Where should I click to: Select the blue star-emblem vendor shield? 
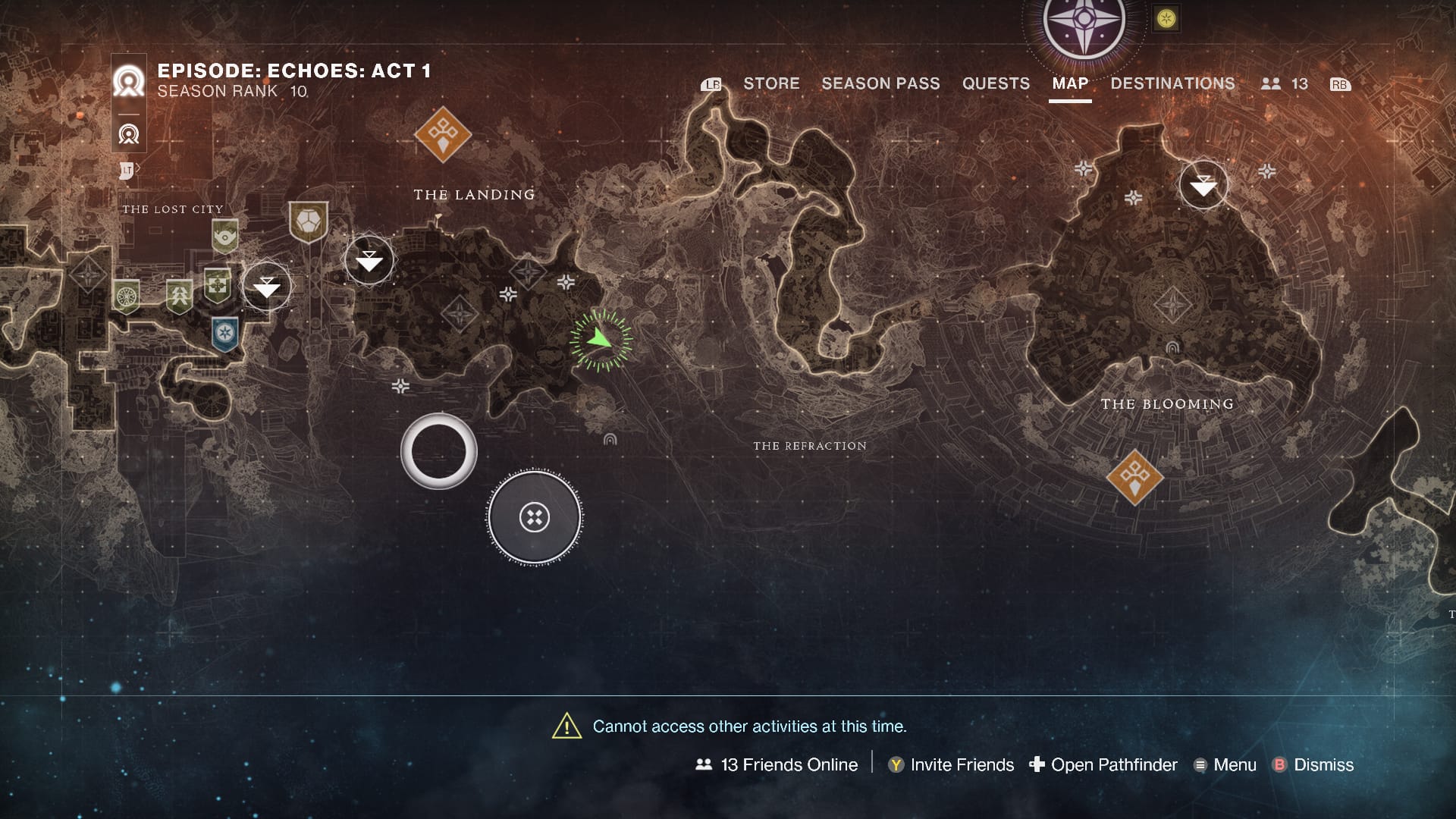(x=224, y=334)
